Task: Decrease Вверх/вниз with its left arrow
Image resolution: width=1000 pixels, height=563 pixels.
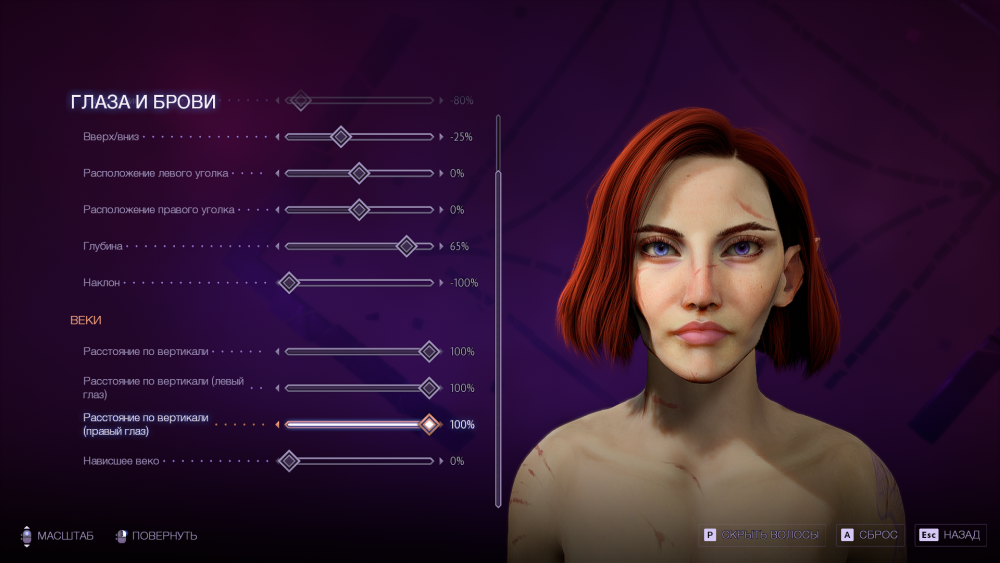Action: point(278,137)
